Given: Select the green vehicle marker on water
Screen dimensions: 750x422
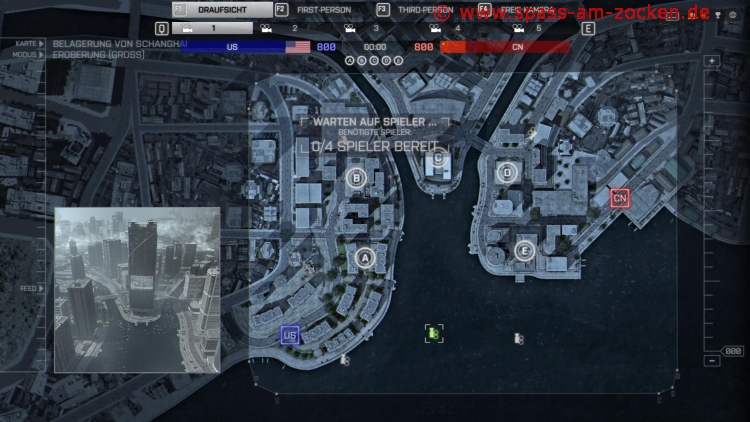Looking at the screenshot, I should pos(433,333).
